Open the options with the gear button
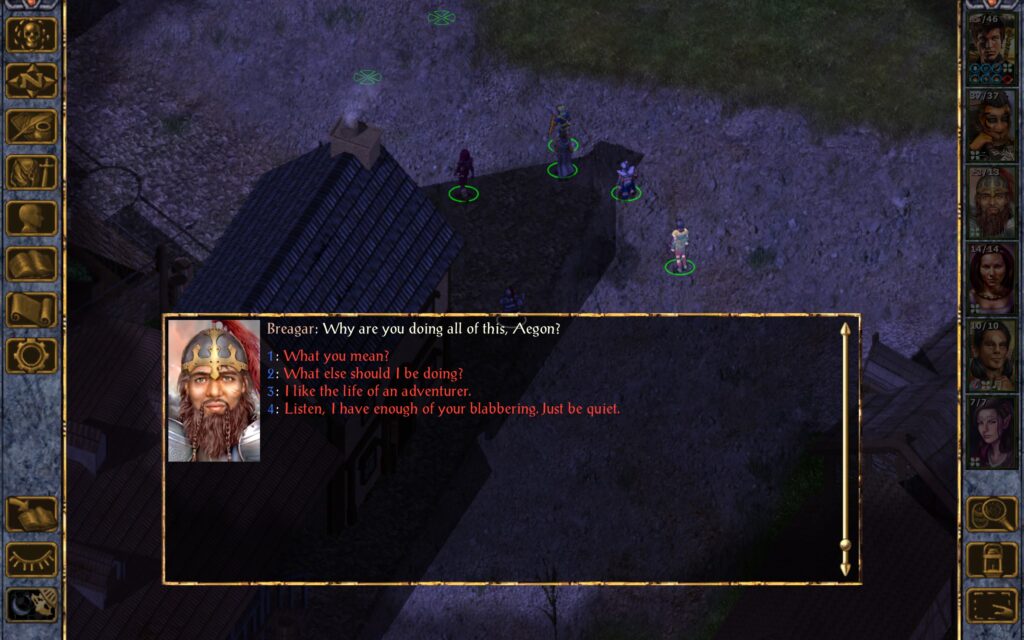Image resolution: width=1024 pixels, height=640 pixels. point(32,356)
